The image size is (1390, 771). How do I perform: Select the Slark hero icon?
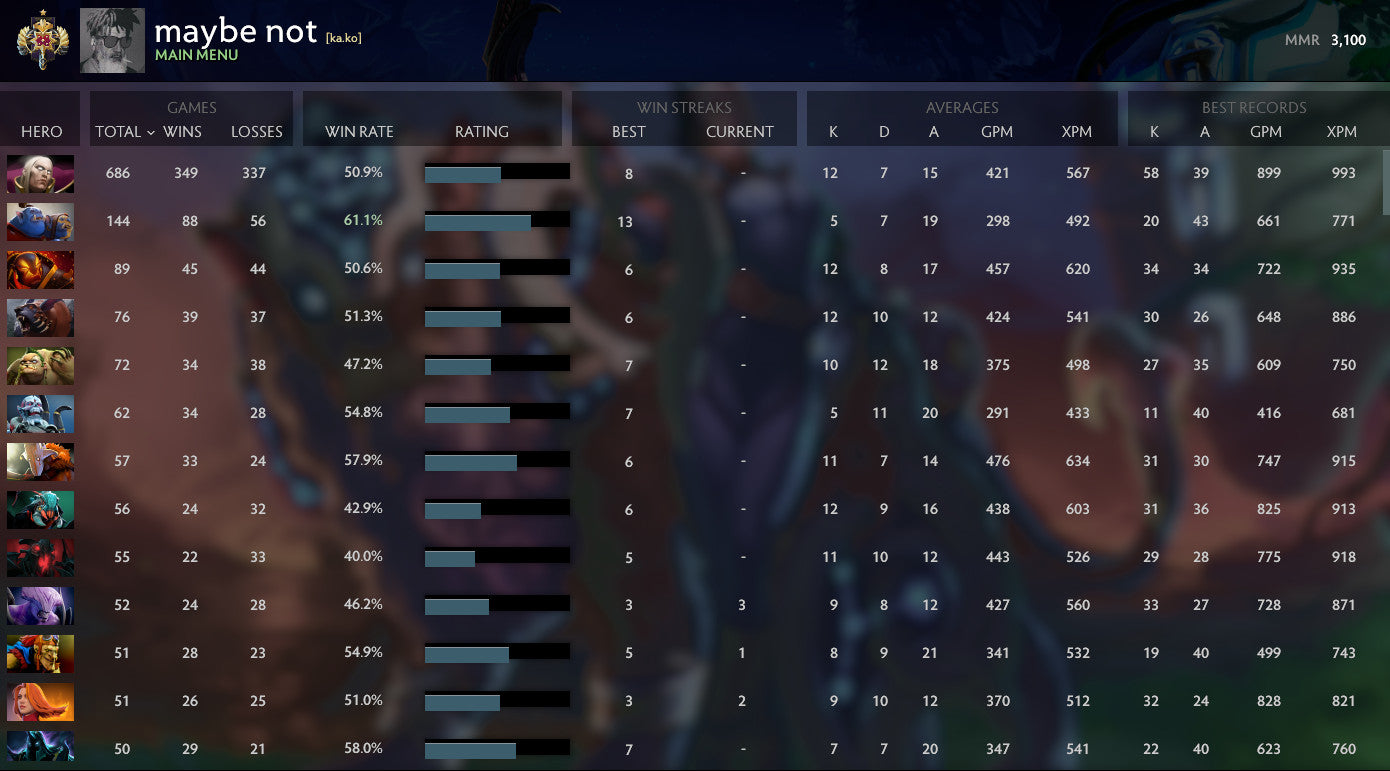(x=40, y=509)
